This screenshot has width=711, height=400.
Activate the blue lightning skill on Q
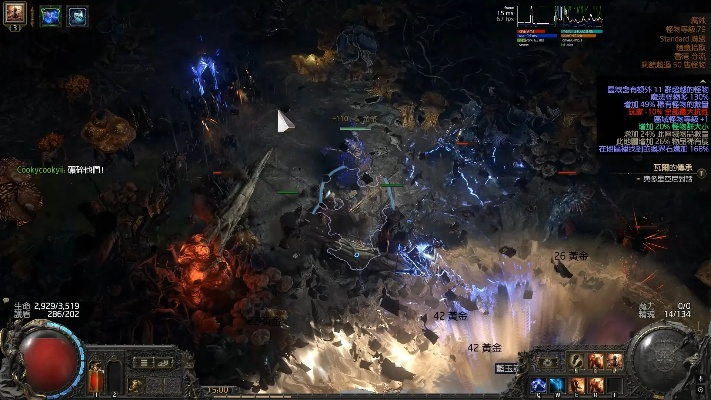pyautogui.click(x=539, y=385)
